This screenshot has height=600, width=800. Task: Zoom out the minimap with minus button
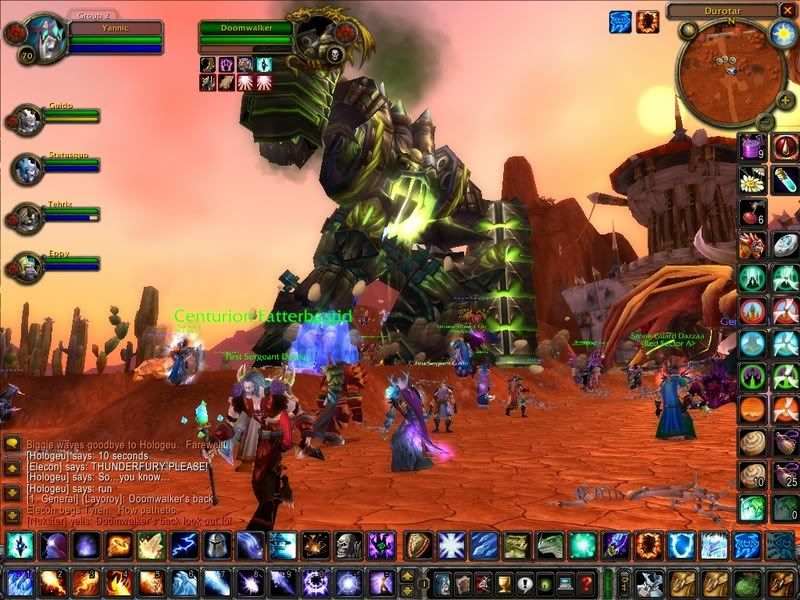[763, 120]
